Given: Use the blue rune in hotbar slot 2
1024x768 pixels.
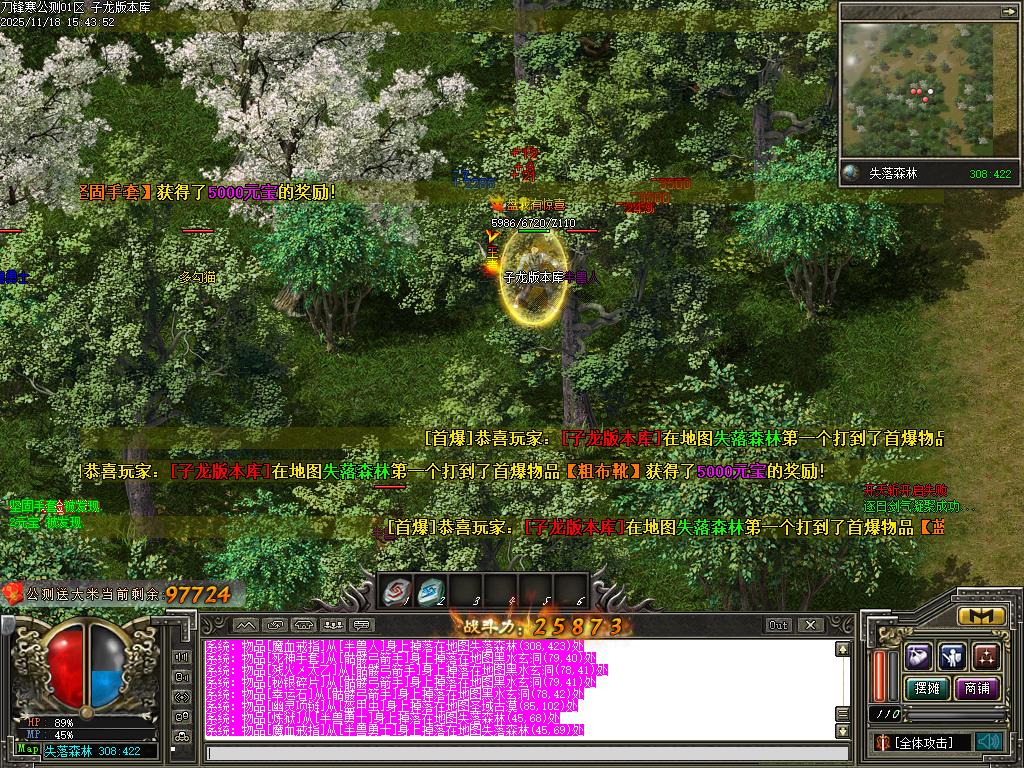Looking at the screenshot, I should (431, 592).
